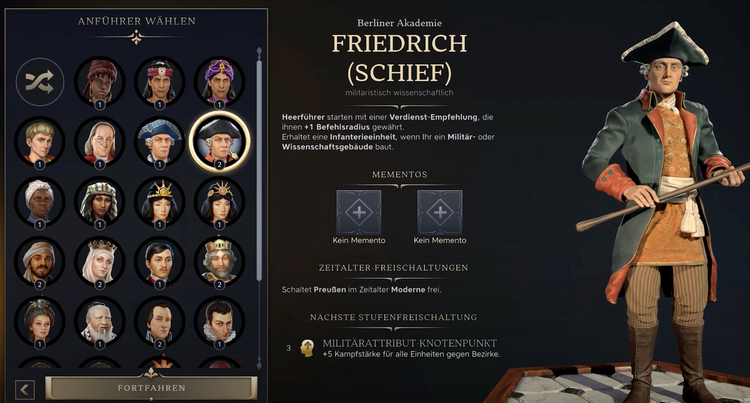Image resolution: width=750 pixels, height=403 pixels.
Task: Select Amina with the red head wrap
Action: click(x=100, y=82)
